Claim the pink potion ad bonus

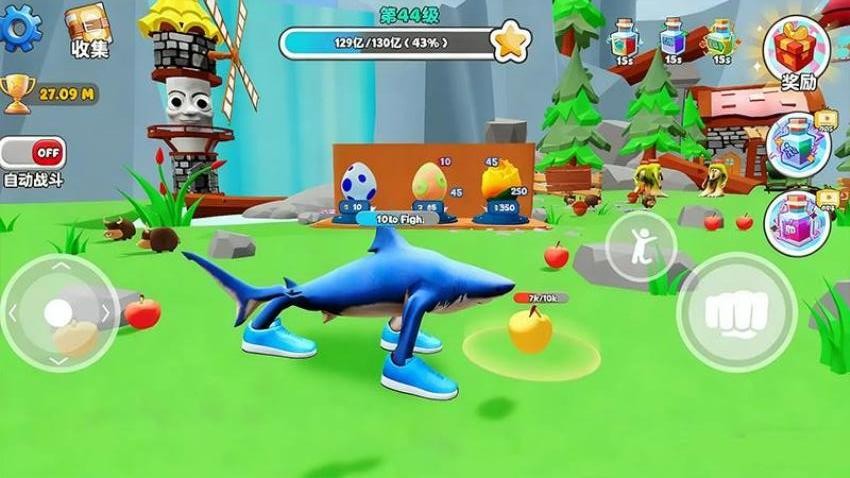(797, 222)
